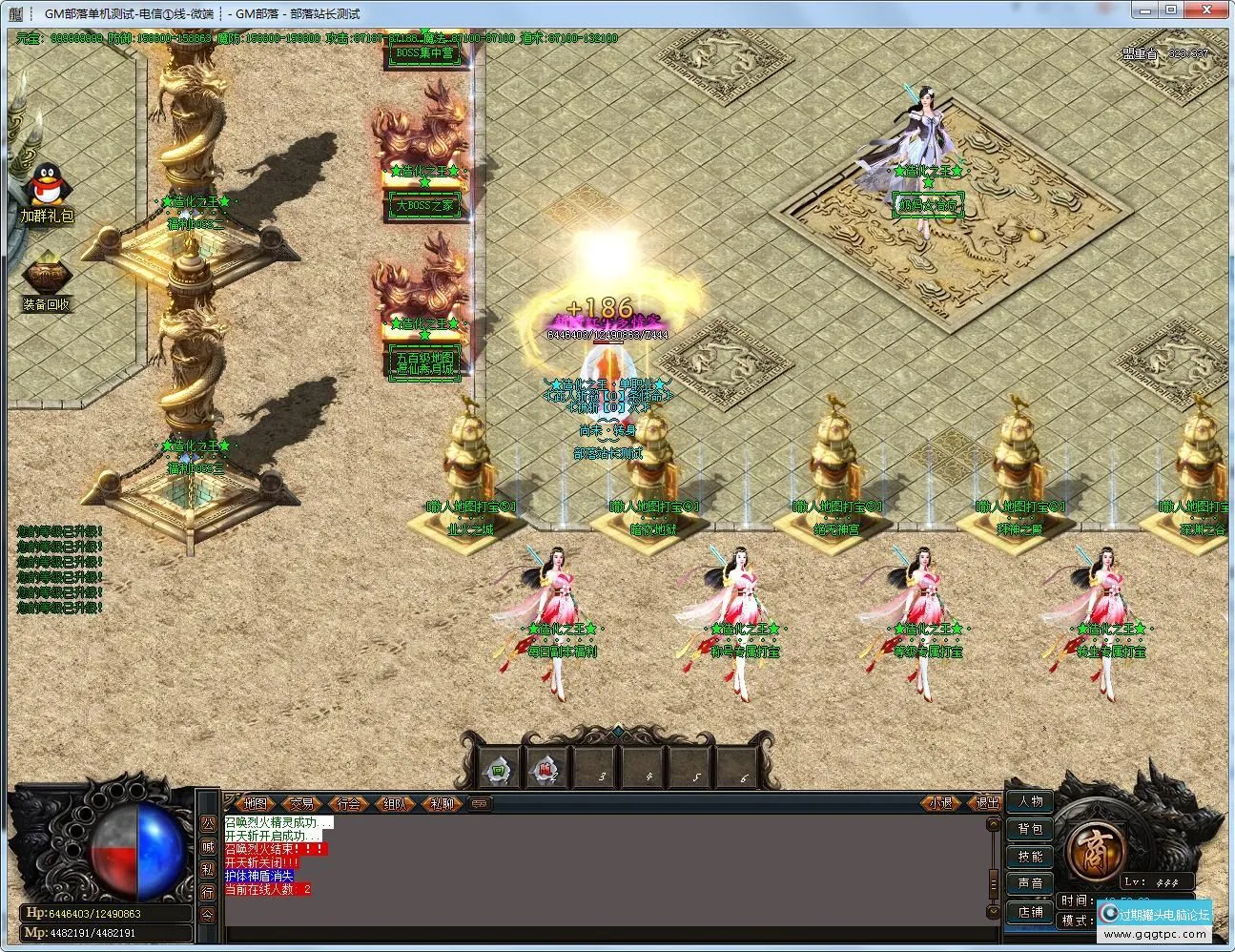Select the 组队 team button
This screenshot has height=952, width=1235.
(395, 804)
